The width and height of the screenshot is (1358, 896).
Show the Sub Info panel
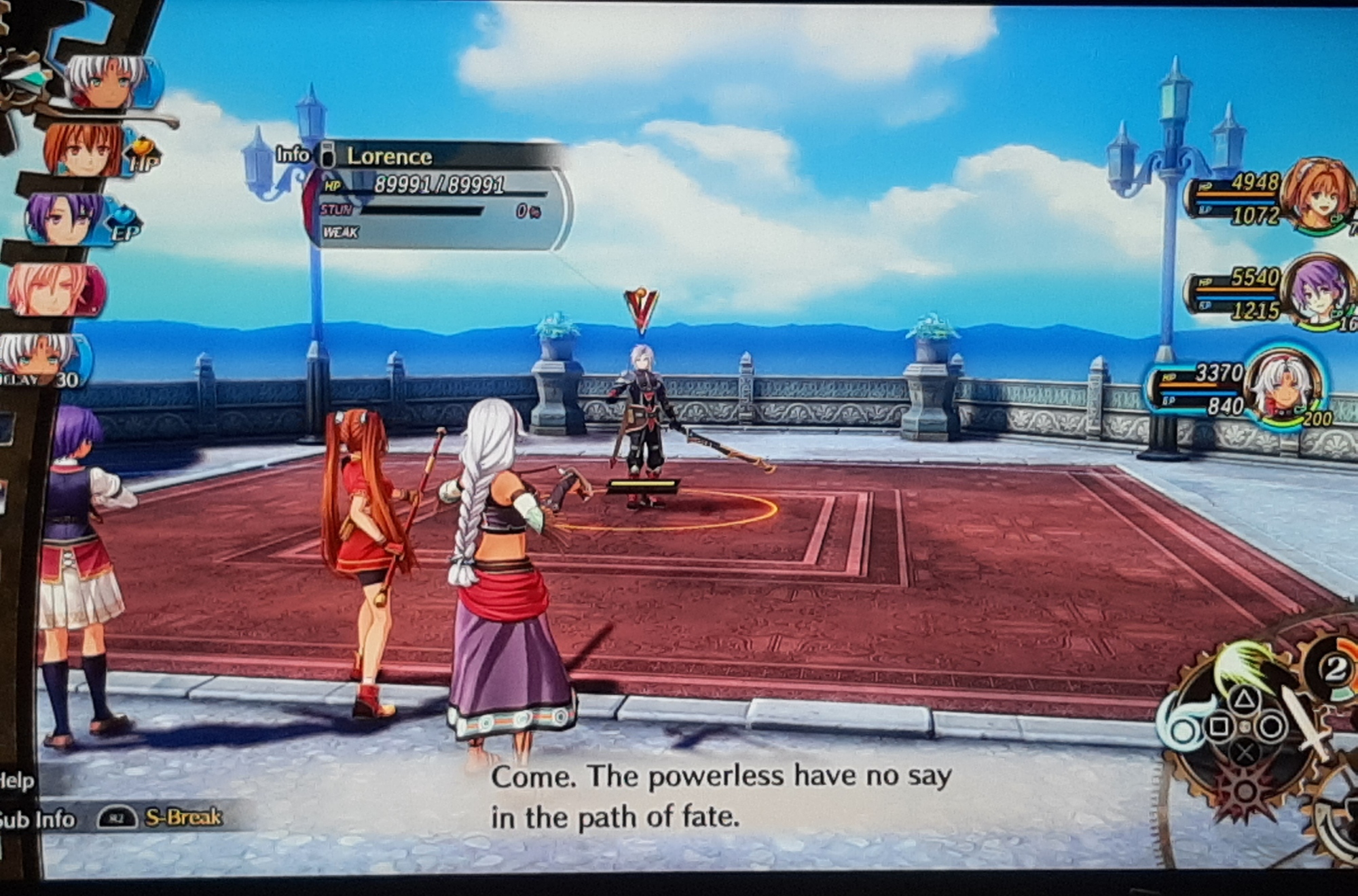coord(37,820)
